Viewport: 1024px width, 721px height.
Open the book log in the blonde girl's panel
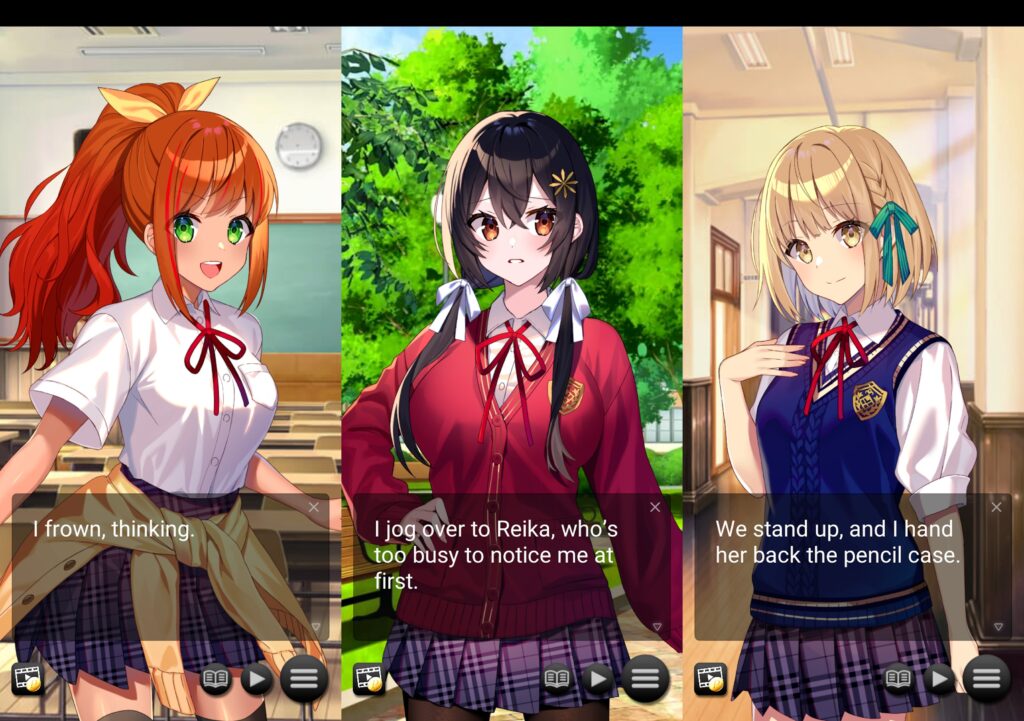tap(898, 680)
